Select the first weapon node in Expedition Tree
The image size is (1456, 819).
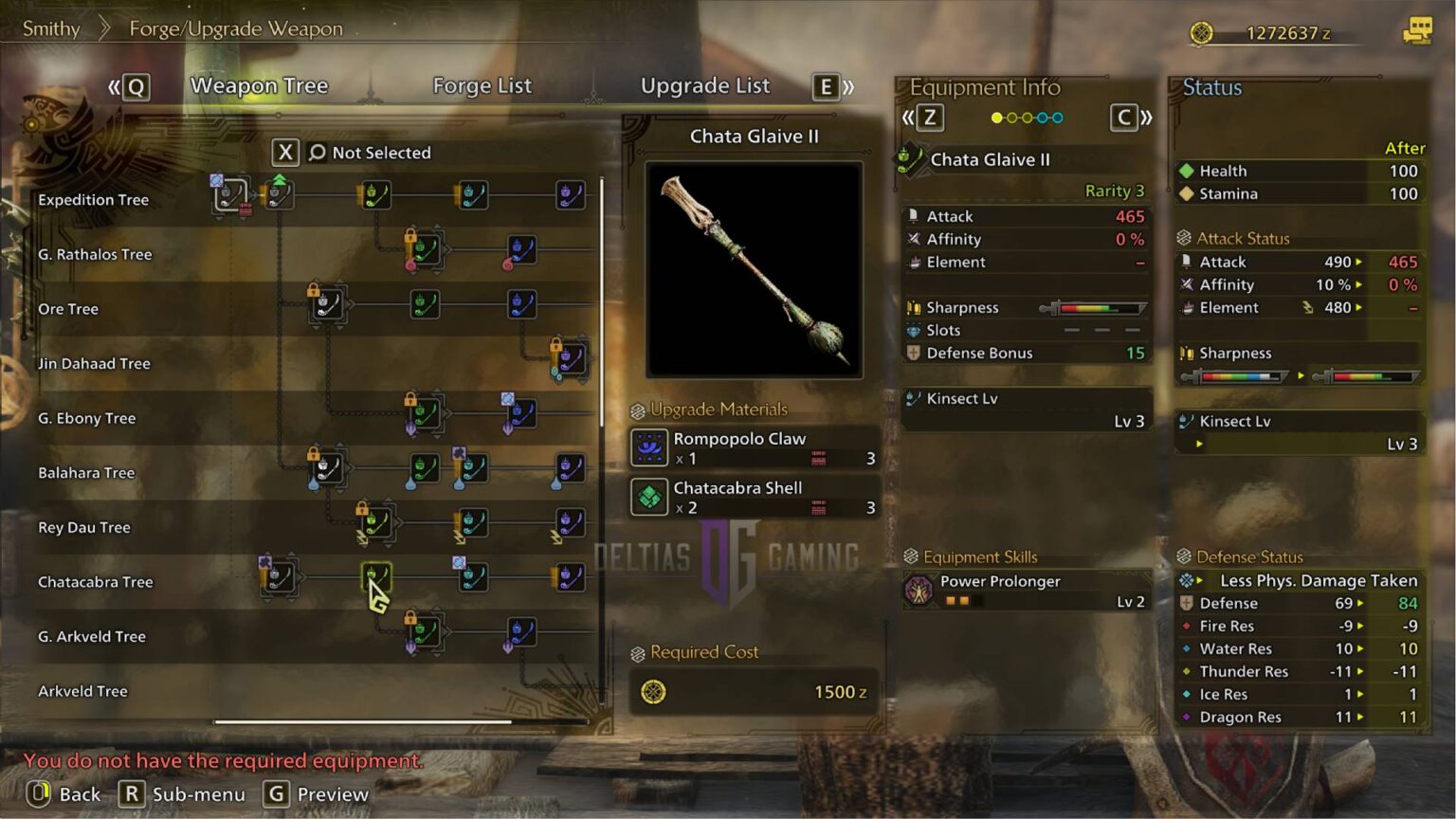click(x=227, y=192)
